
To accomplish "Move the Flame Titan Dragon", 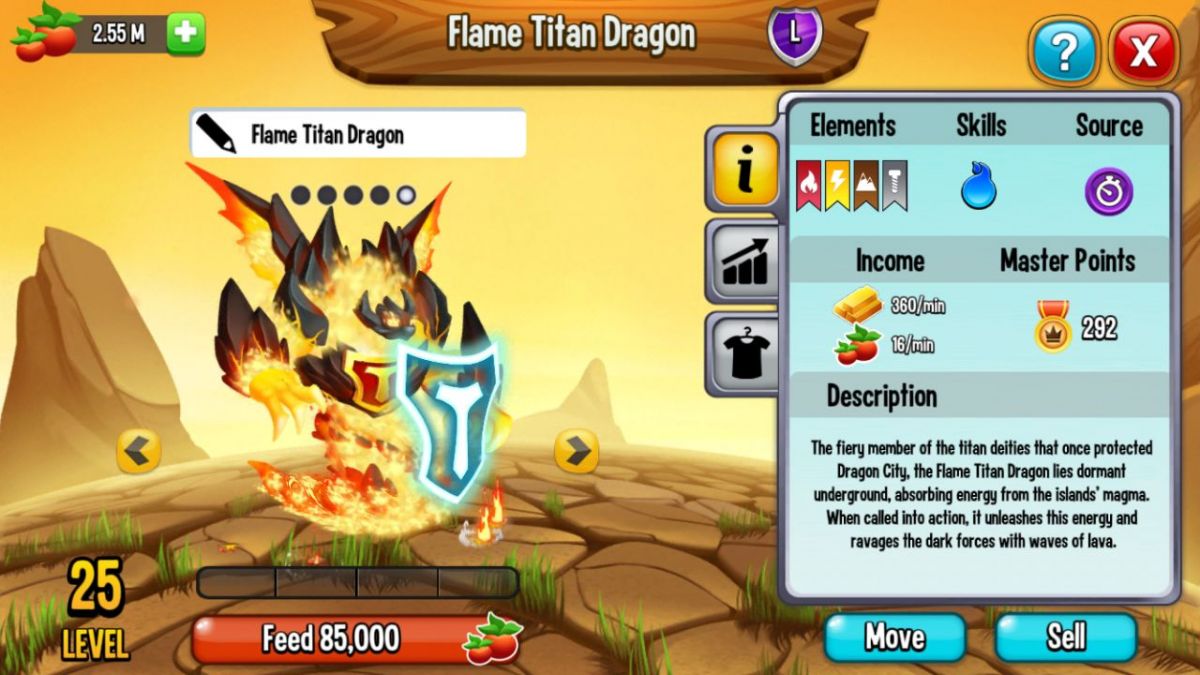I will coord(894,637).
